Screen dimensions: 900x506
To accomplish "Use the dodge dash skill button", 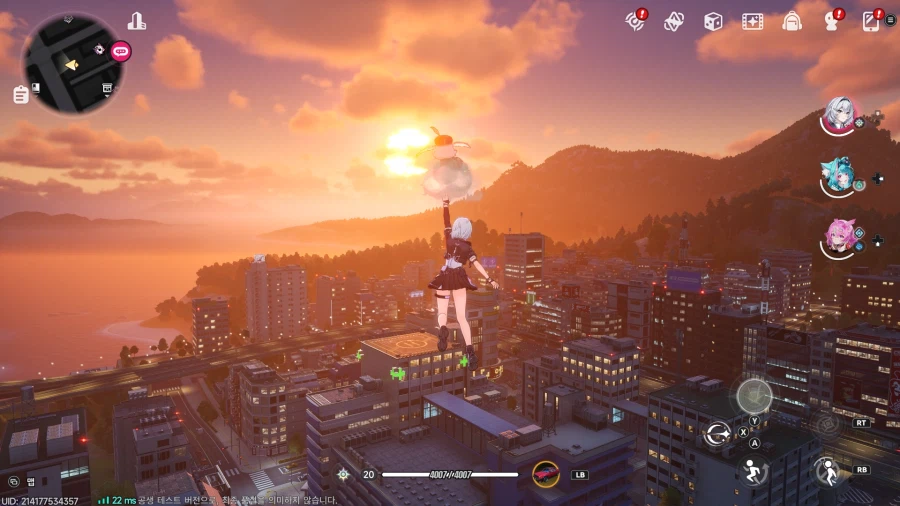I will (x=826, y=470).
